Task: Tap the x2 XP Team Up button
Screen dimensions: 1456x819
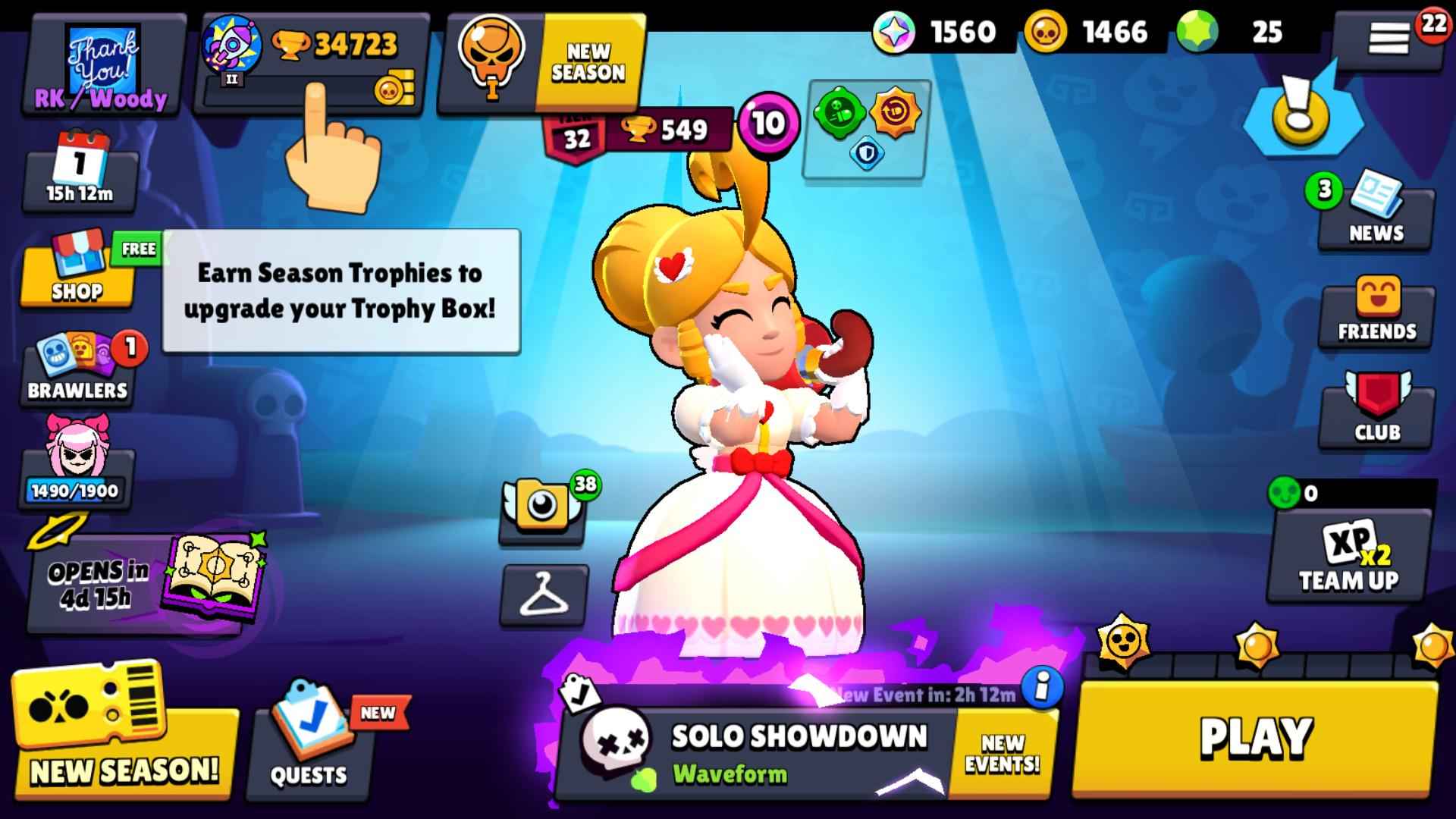Action: pos(1350,561)
